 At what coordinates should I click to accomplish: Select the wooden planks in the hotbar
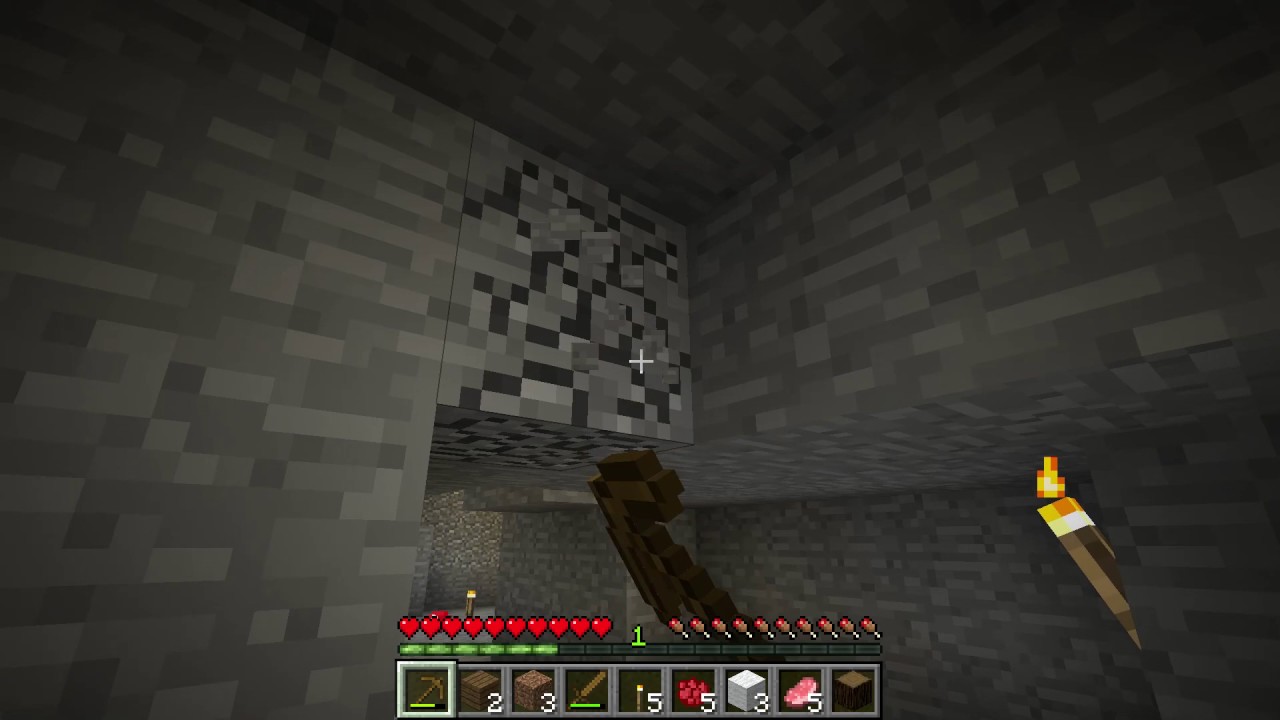point(480,688)
